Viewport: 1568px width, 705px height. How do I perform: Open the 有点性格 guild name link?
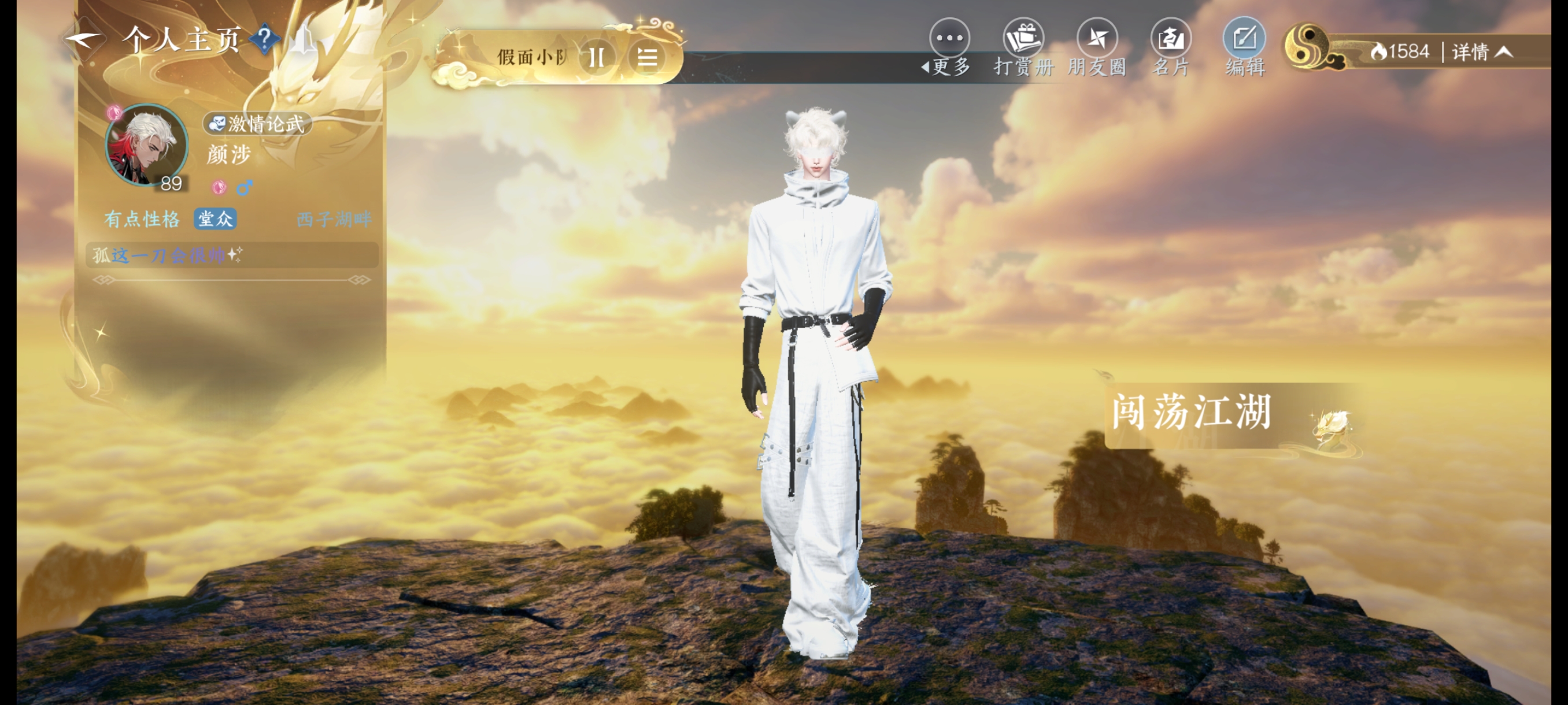tap(142, 219)
